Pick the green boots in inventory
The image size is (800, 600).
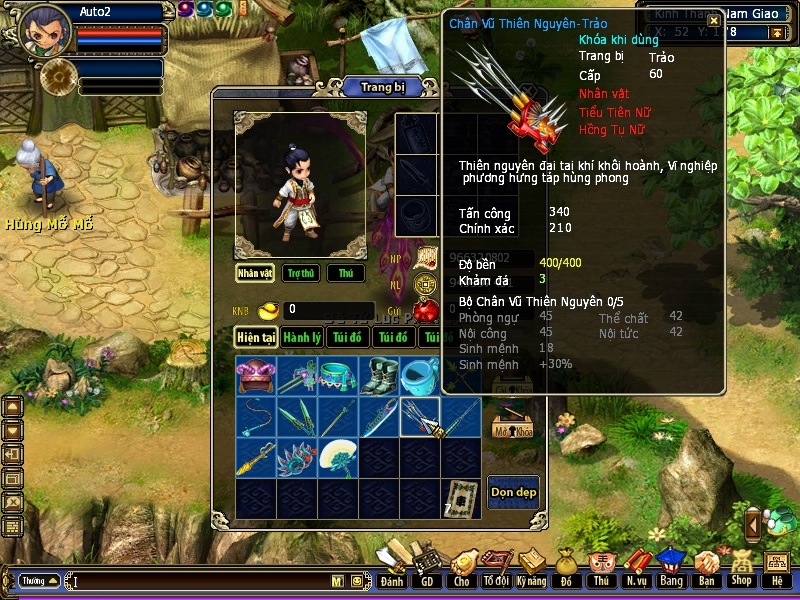click(379, 376)
